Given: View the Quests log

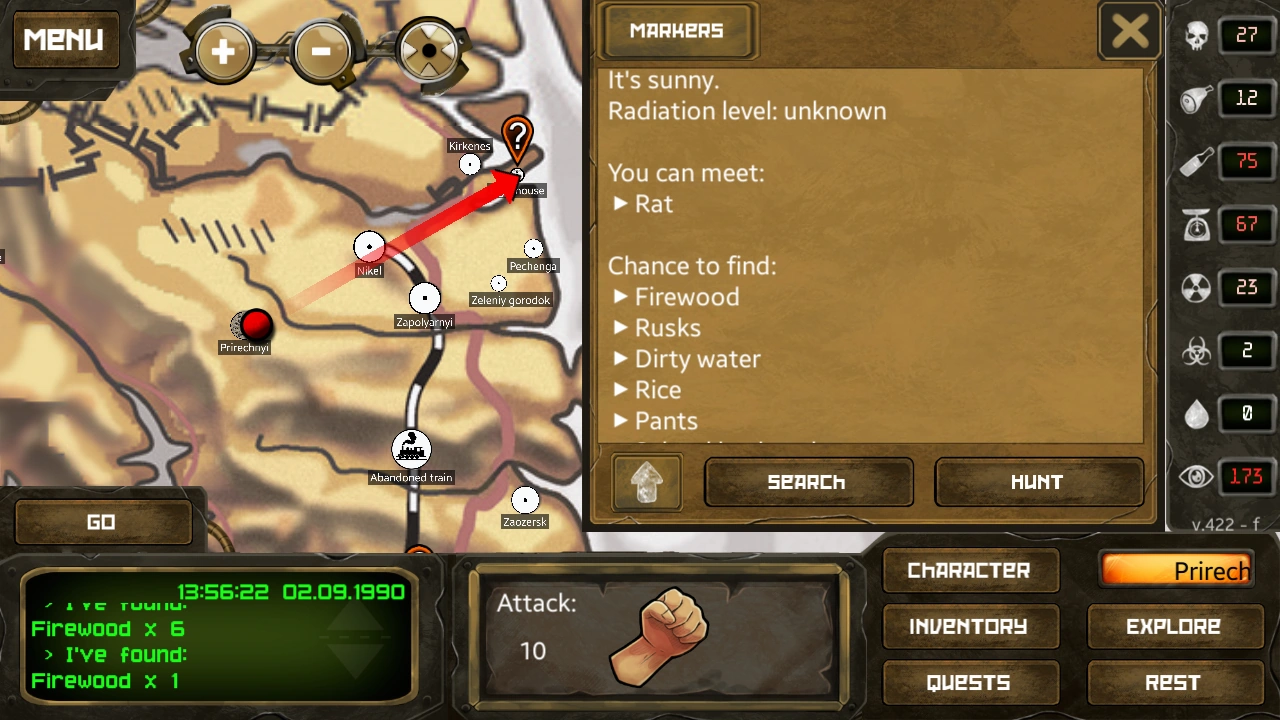Looking at the screenshot, I should (969, 683).
